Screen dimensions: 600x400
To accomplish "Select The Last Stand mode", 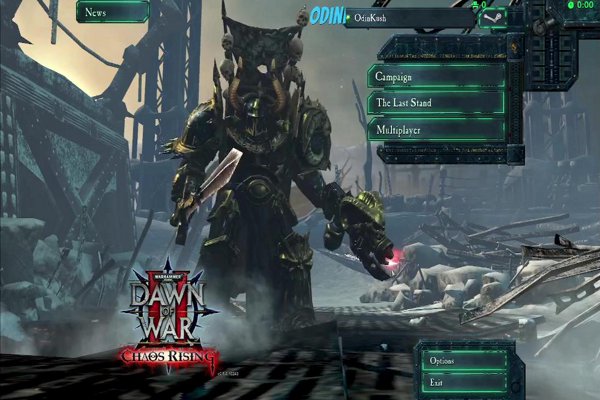I will click(x=436, y=103).
